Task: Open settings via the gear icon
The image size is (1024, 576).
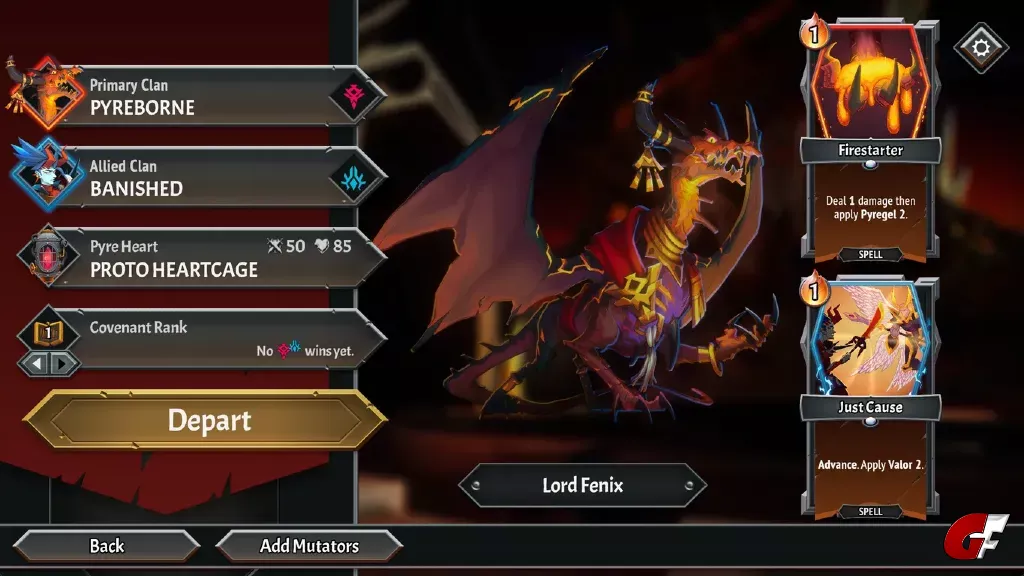Action: tap(981, 48)
